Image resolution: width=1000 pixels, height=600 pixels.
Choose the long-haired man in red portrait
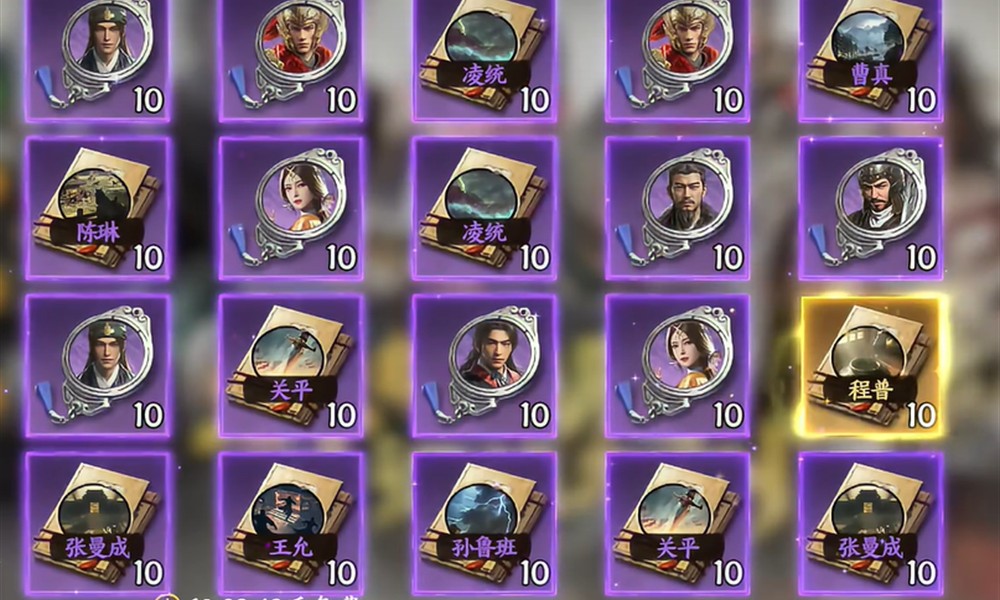484,365
